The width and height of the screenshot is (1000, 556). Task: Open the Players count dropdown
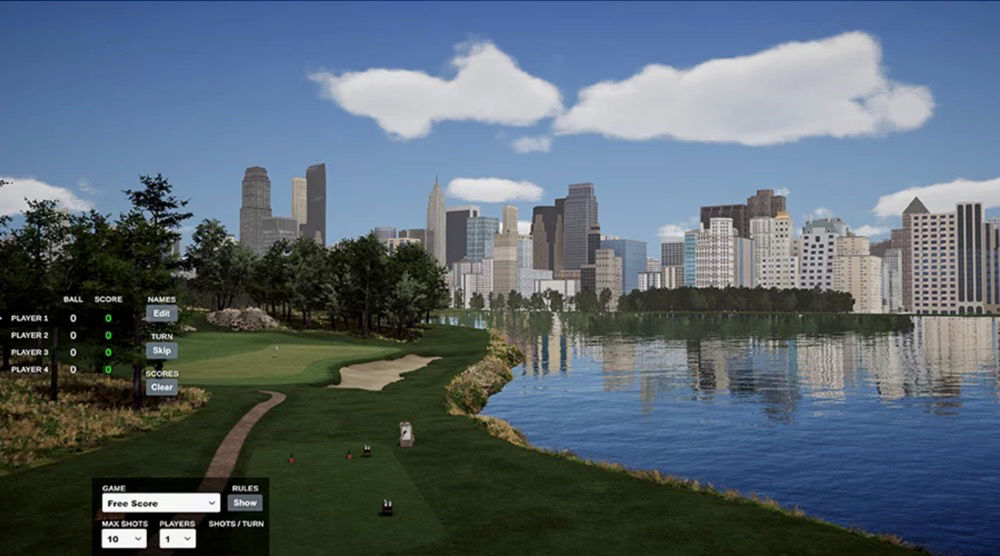[x=177, y=538]
